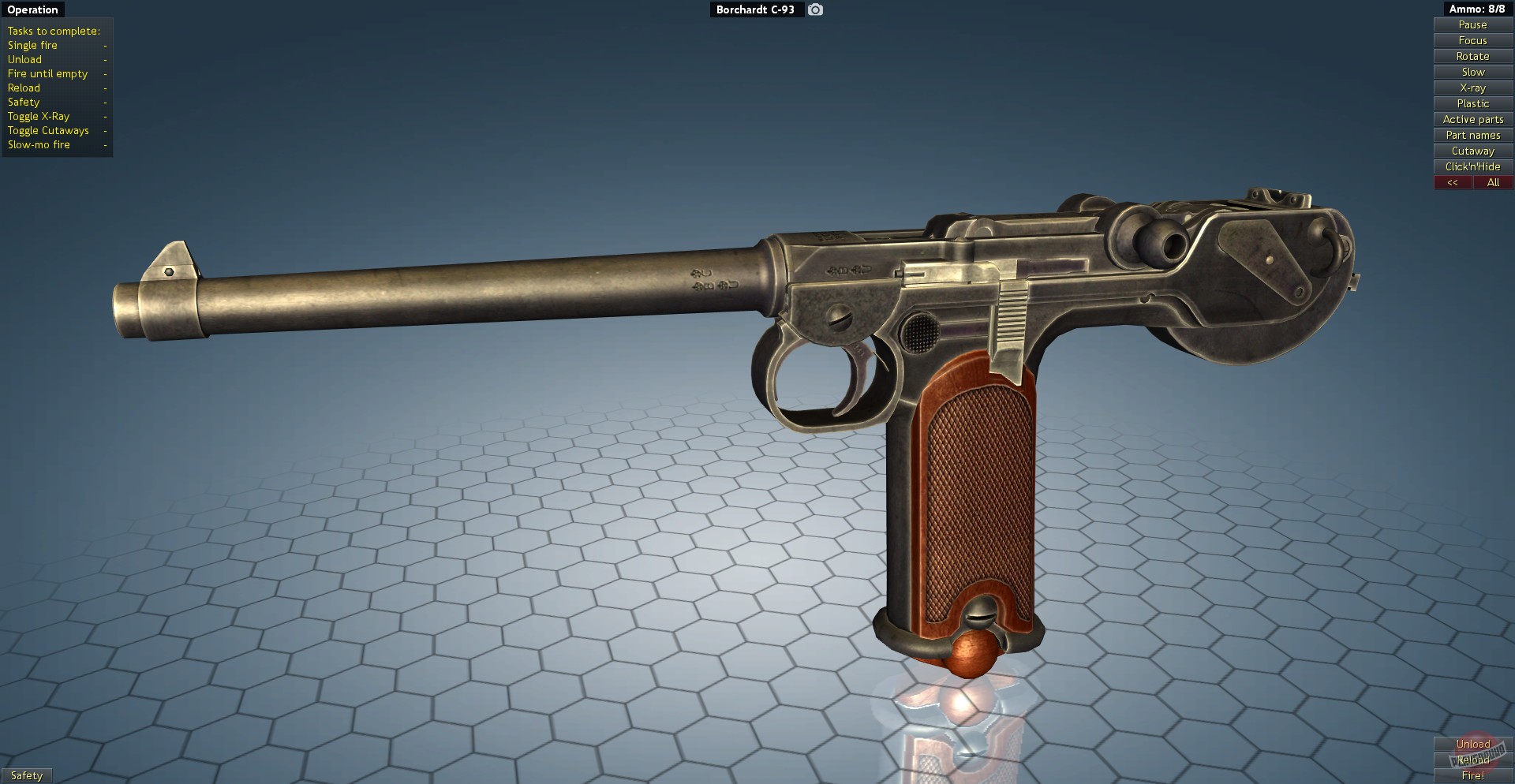Viewport: 1515px width, 784px height.
Task: Collapse the panel with << button
Action: point(1453,182)
